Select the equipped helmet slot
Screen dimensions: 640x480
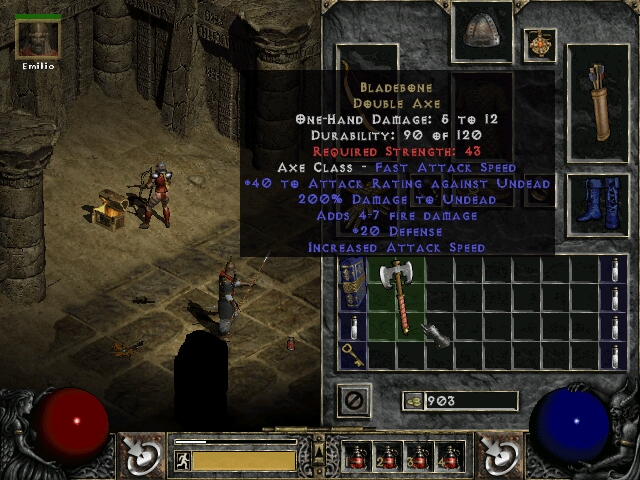pyautogui.click(x=481, y=32)
